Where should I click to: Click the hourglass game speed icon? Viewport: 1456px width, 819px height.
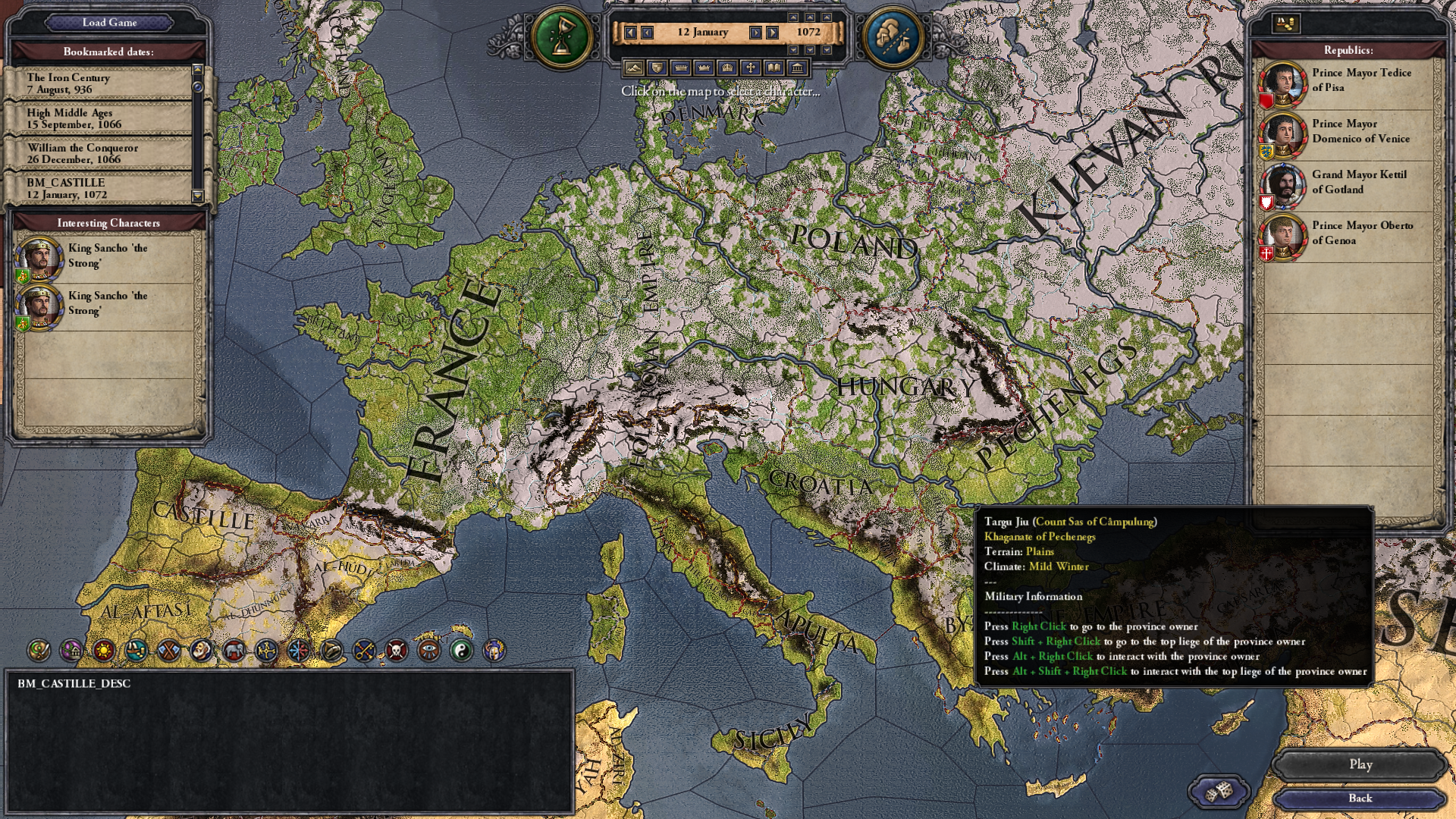pyautogui.click(x=562, y=36)
